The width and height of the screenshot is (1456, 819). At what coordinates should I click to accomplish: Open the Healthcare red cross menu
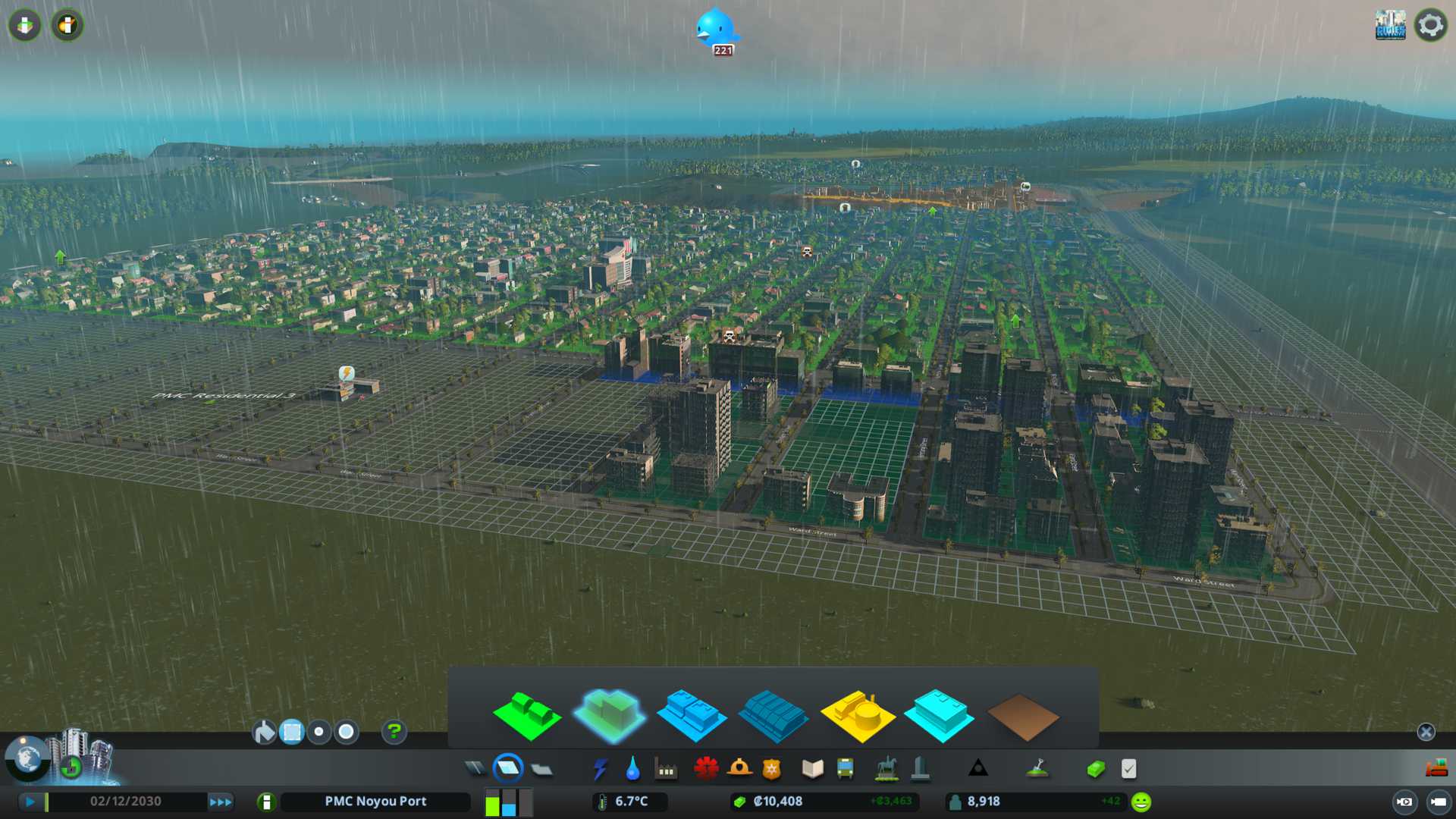click(706, 769)
